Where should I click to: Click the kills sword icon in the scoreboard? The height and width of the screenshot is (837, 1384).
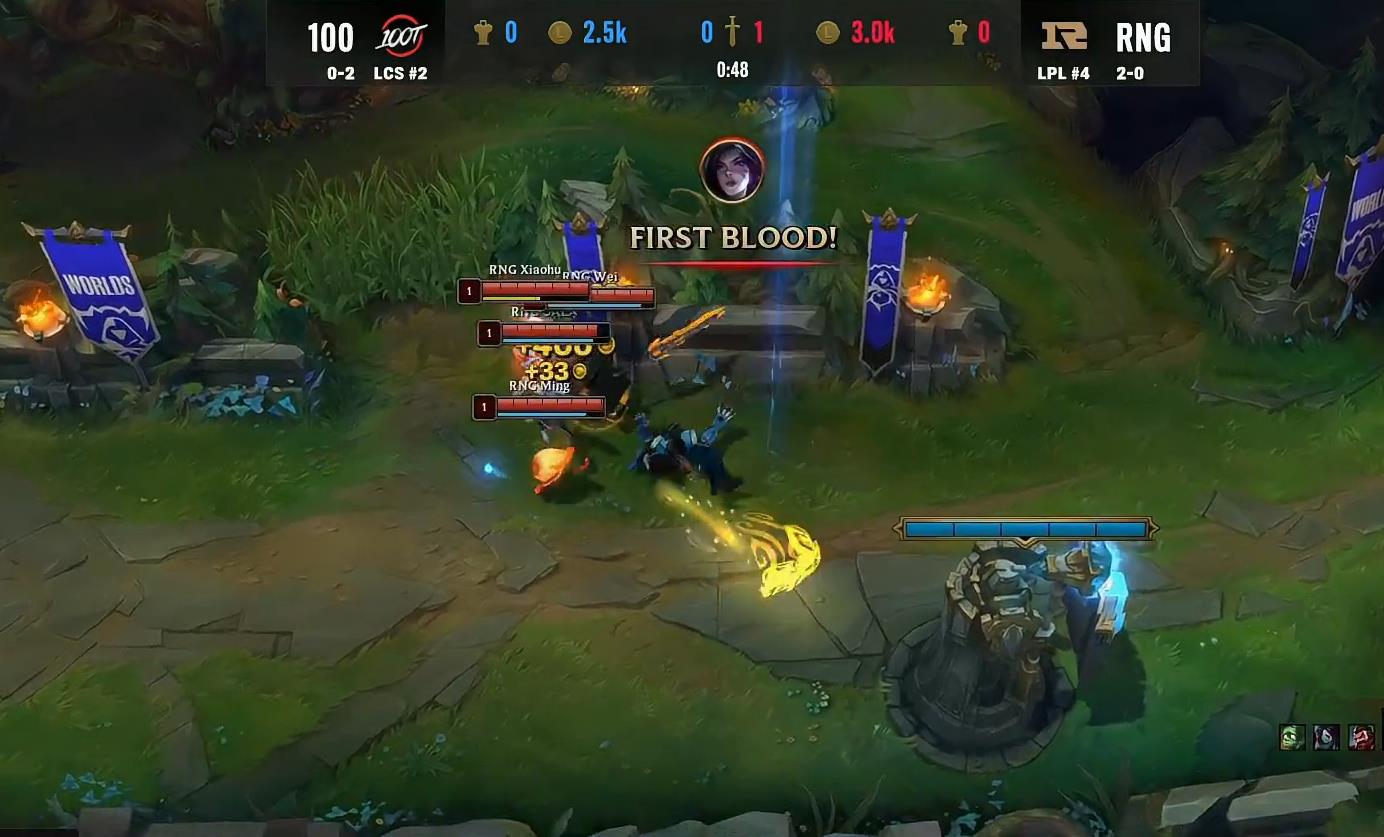pyautogui.click(x=733, y=31)
